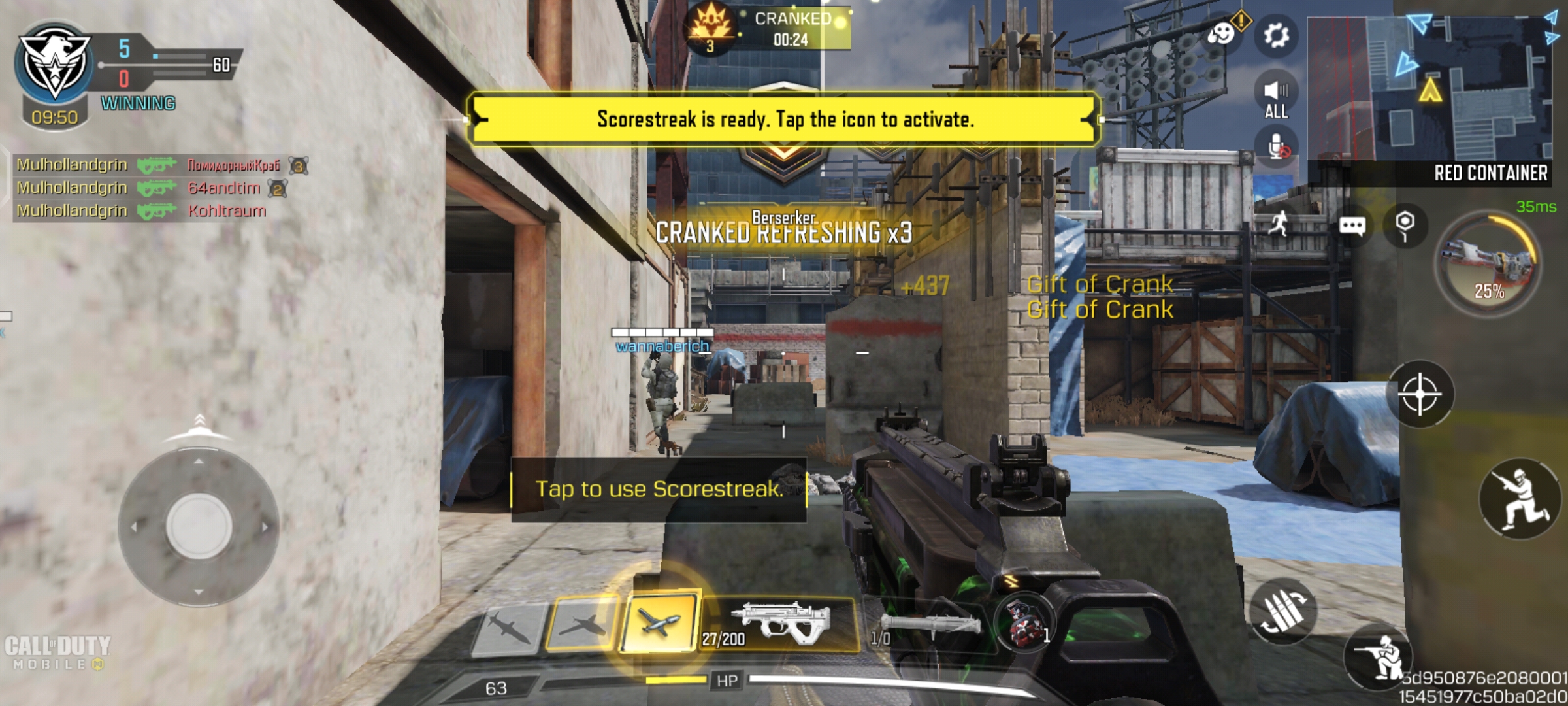Activate the operator skill at 25%
The height and width of the screenshot is (706, 1568).
click(x=1488, y=261)
